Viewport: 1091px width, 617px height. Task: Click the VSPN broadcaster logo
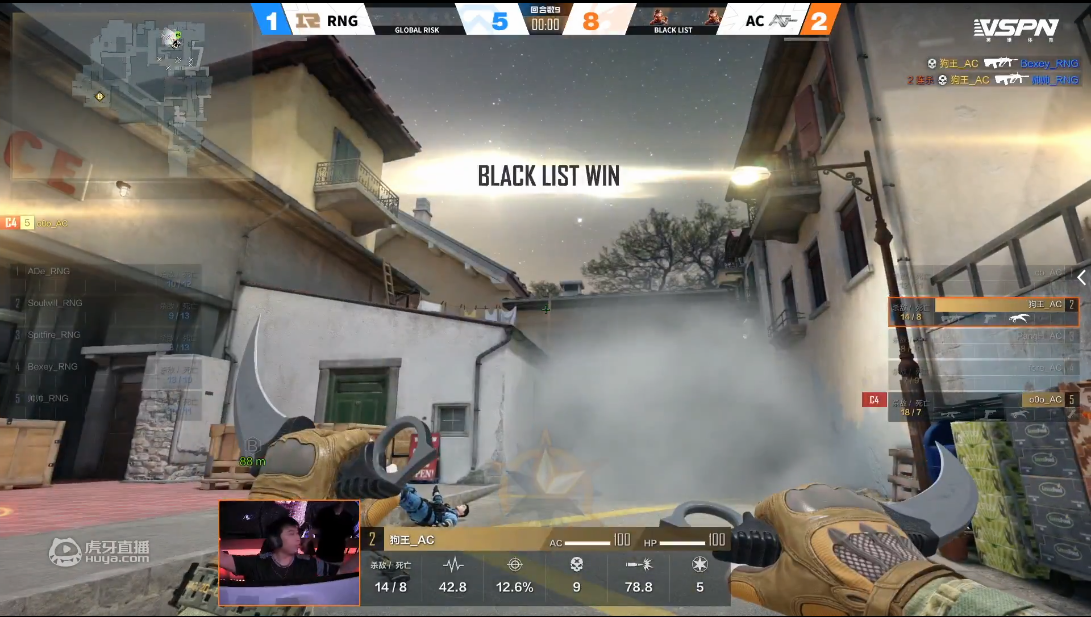click(1016, 28)
